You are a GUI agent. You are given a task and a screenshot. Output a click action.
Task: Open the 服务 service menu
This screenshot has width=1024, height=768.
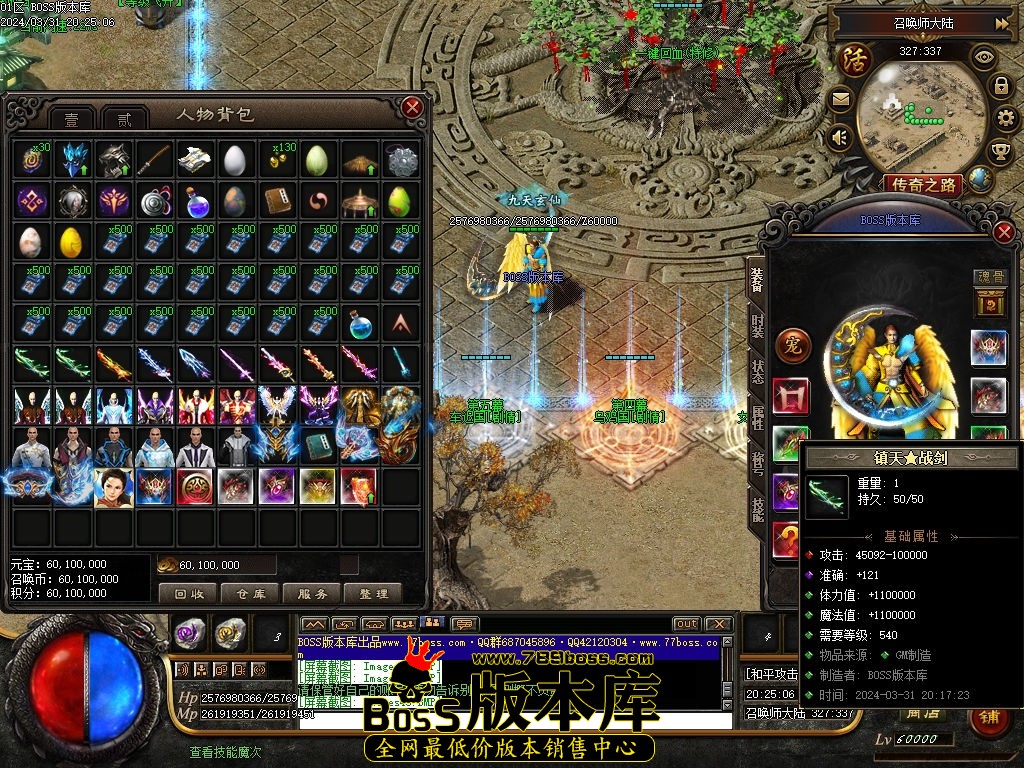coord(311,593)
